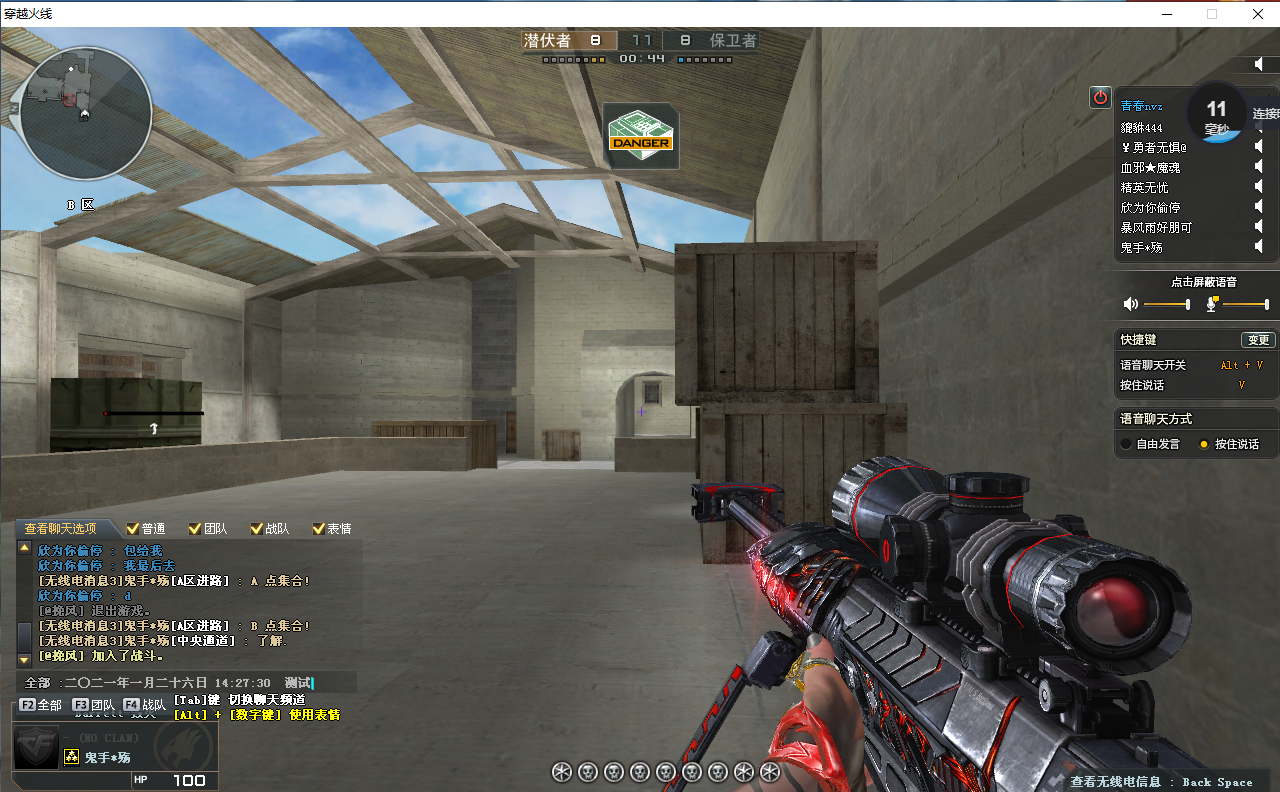This screenshot has height=792, width=1280.
Task: Open the 查看聊天选项 chat options tab
Action: tap(61, 529)
